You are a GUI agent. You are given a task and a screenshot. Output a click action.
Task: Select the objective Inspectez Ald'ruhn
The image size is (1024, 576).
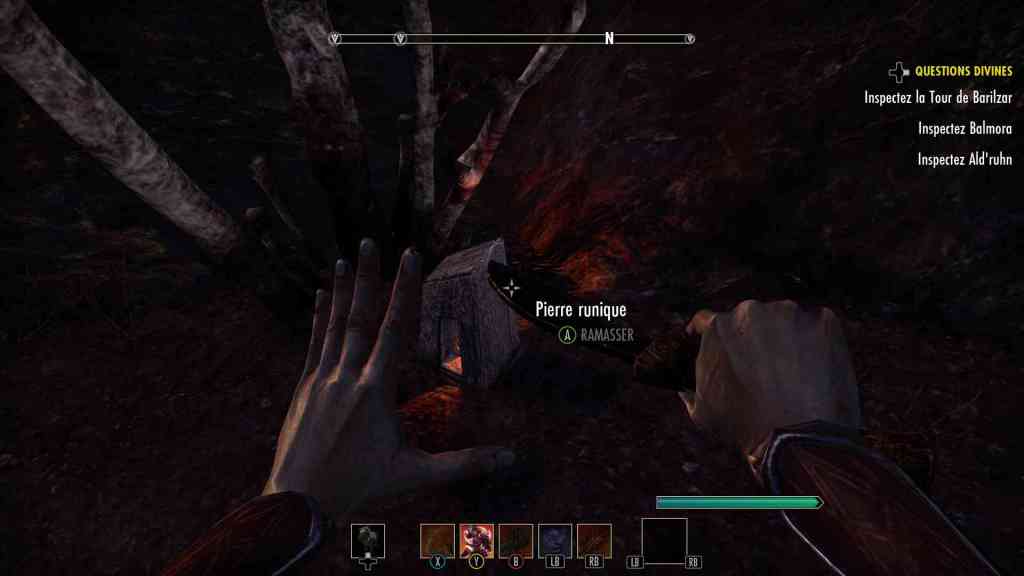pos(964,159)
